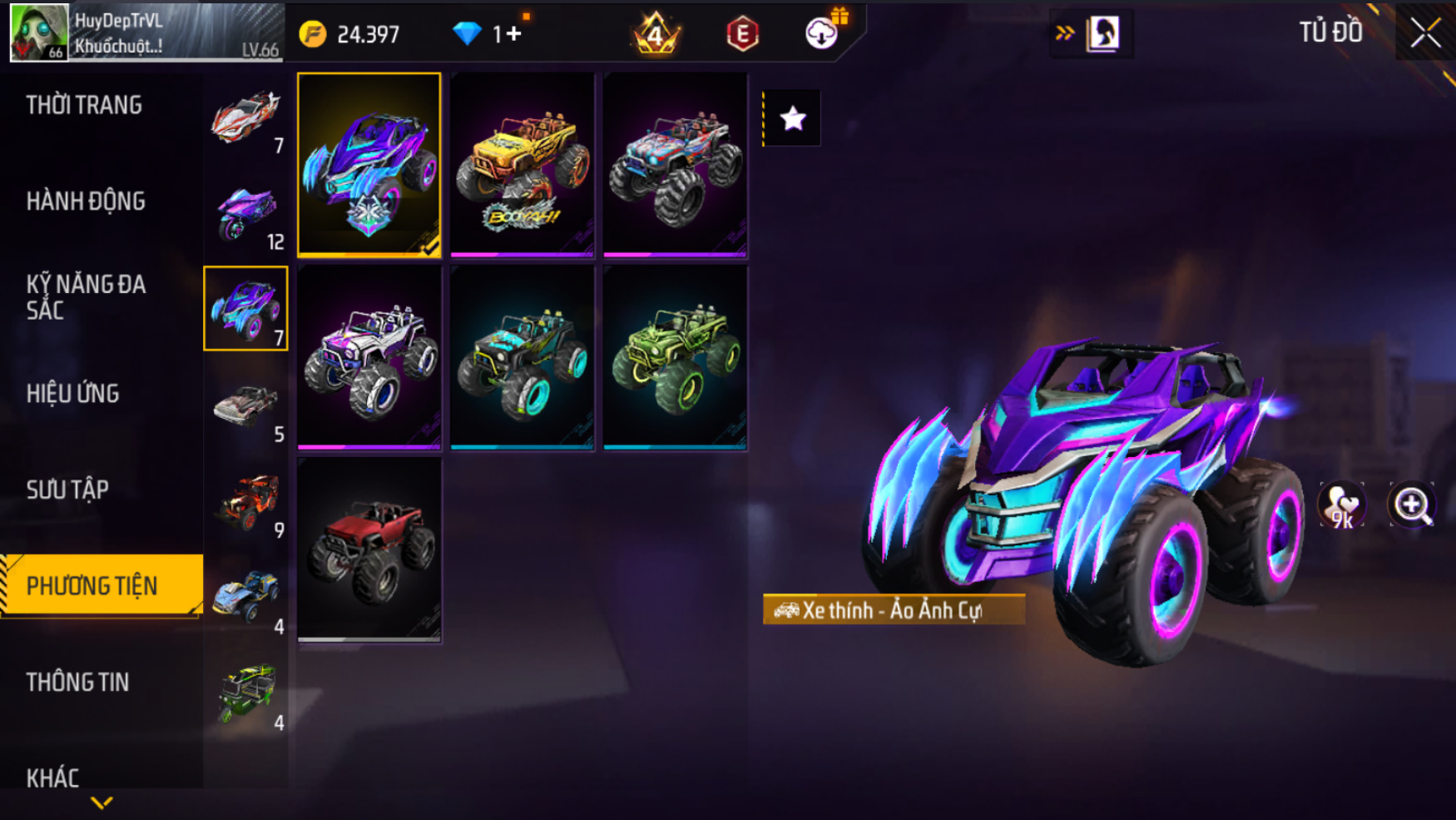
Task: Zoom in with the magnifier button
Action: tap(1412, 505)
